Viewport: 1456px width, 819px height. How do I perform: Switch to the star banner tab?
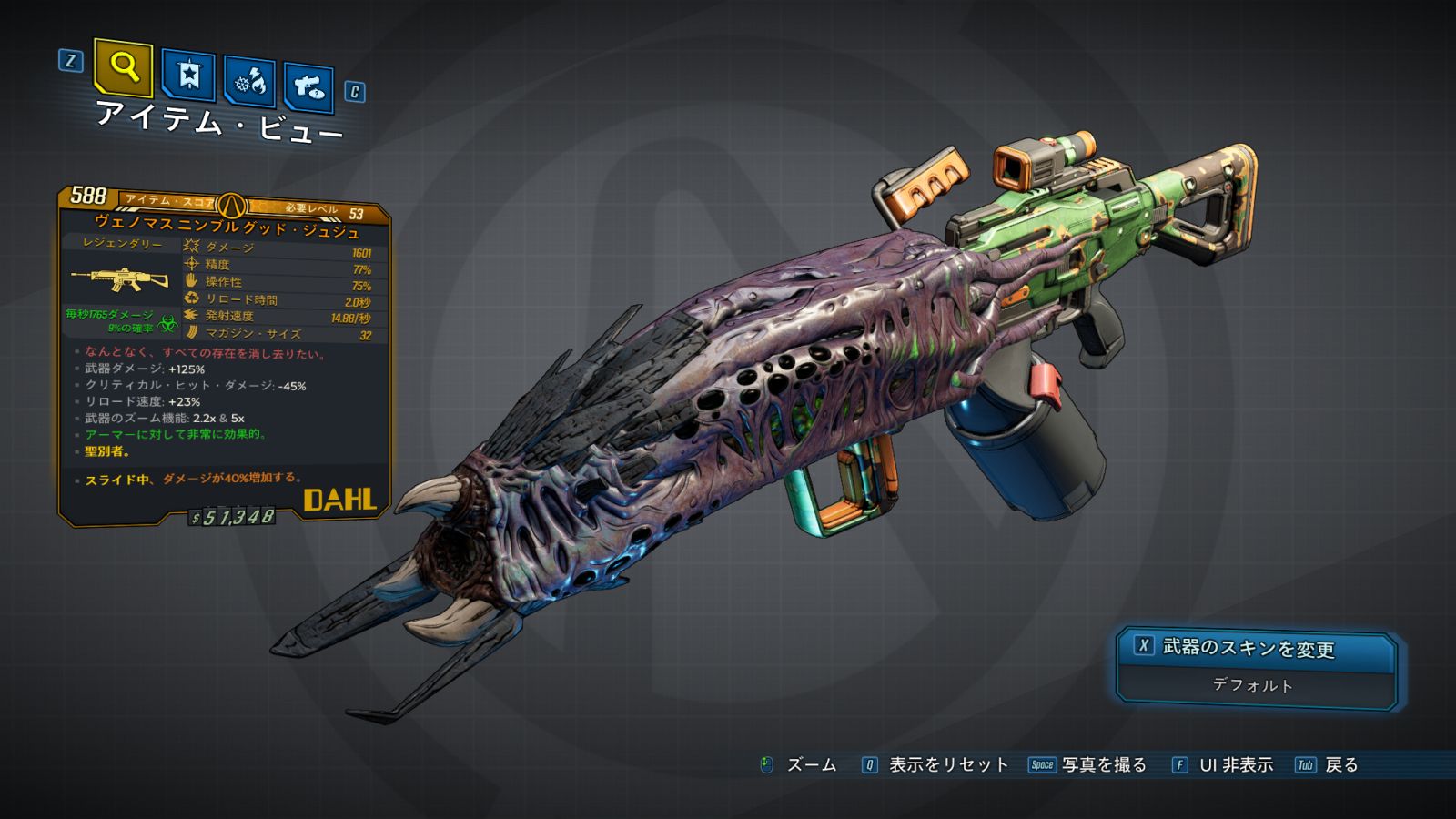coord(188,76)
